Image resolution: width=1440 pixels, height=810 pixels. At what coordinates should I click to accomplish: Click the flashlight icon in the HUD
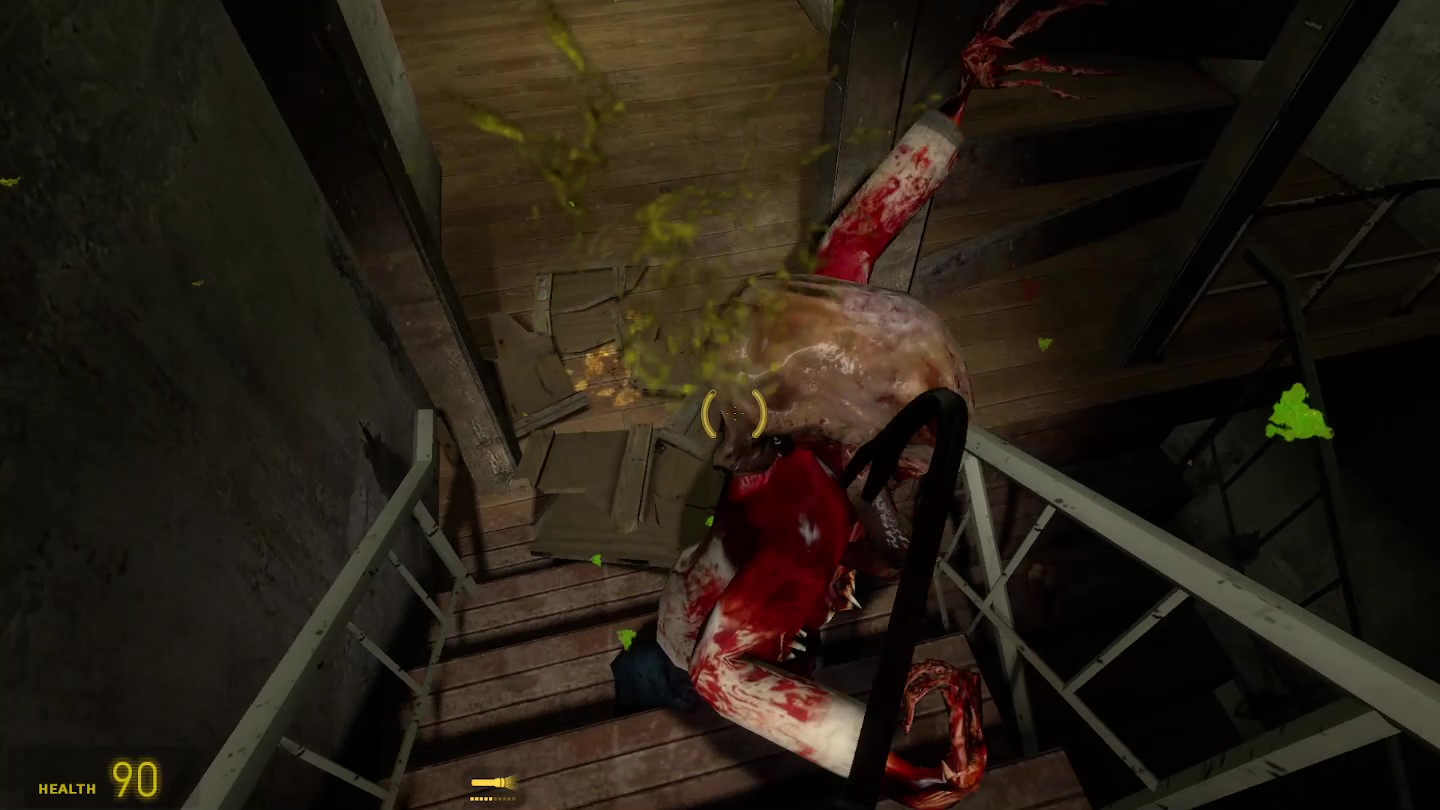[x=493, y=783]
